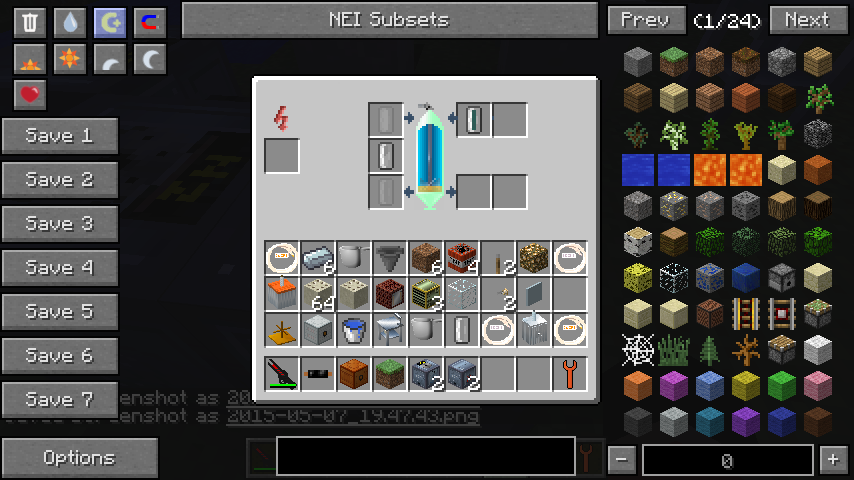
Task: Decrease item quantity with the minus button
Action: click(621, 460)
